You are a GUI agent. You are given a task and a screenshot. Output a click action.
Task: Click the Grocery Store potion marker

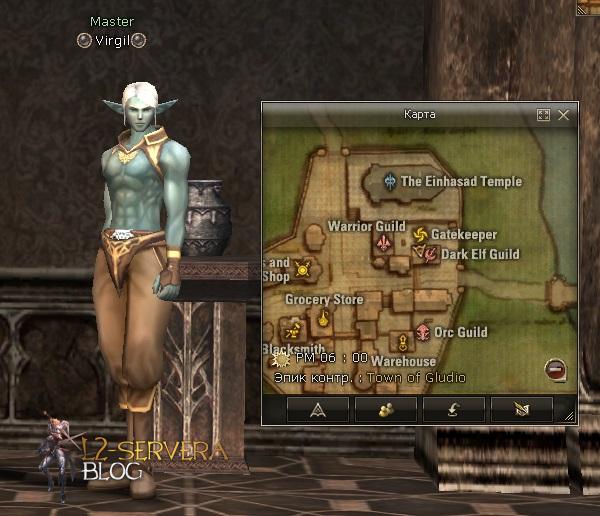point(324,319)
